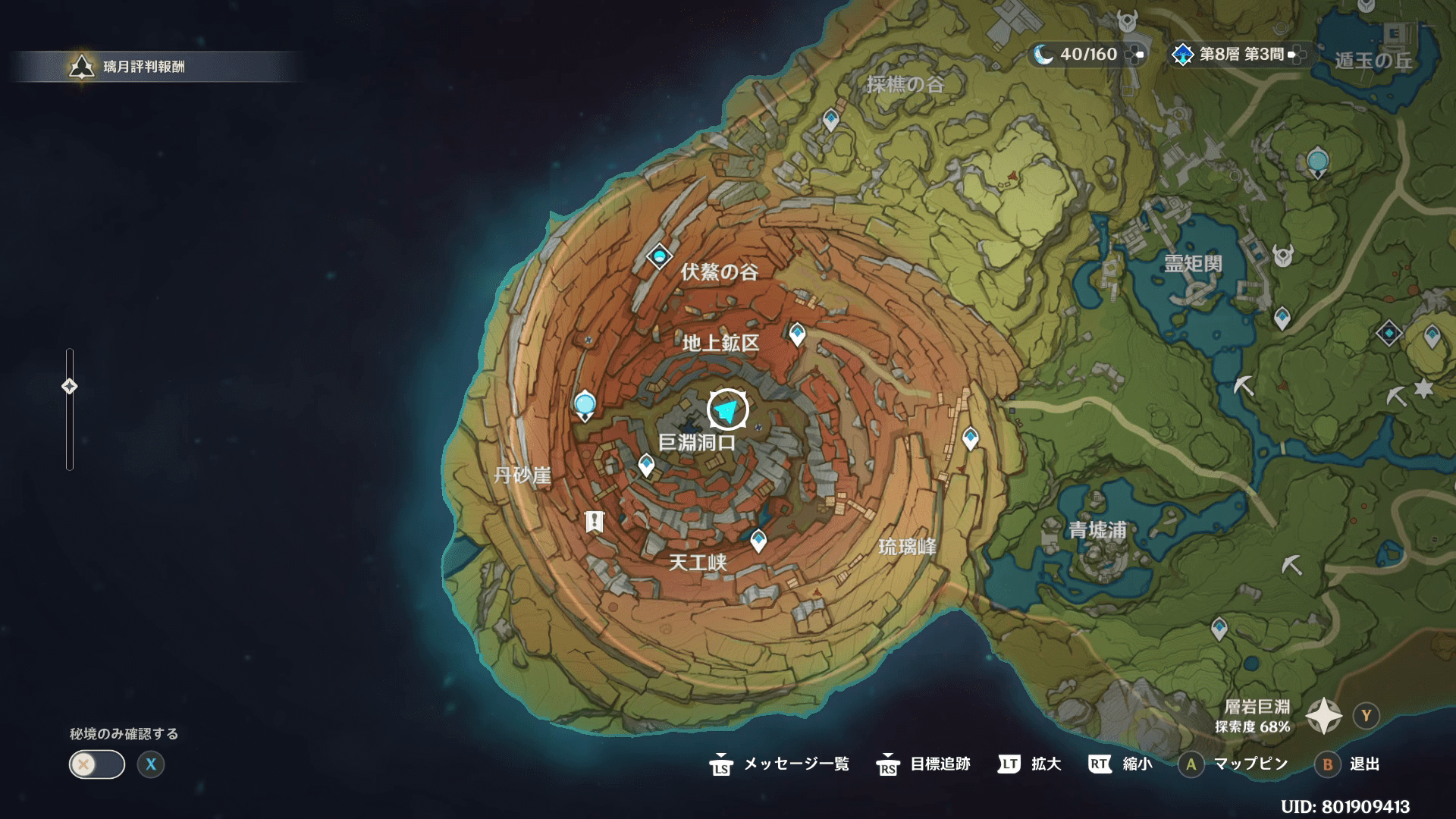Select the exclamation banner marker near 天工峡
This screenshot has width=1456, height=819.
pyautogui.click(x=594, y=522)
